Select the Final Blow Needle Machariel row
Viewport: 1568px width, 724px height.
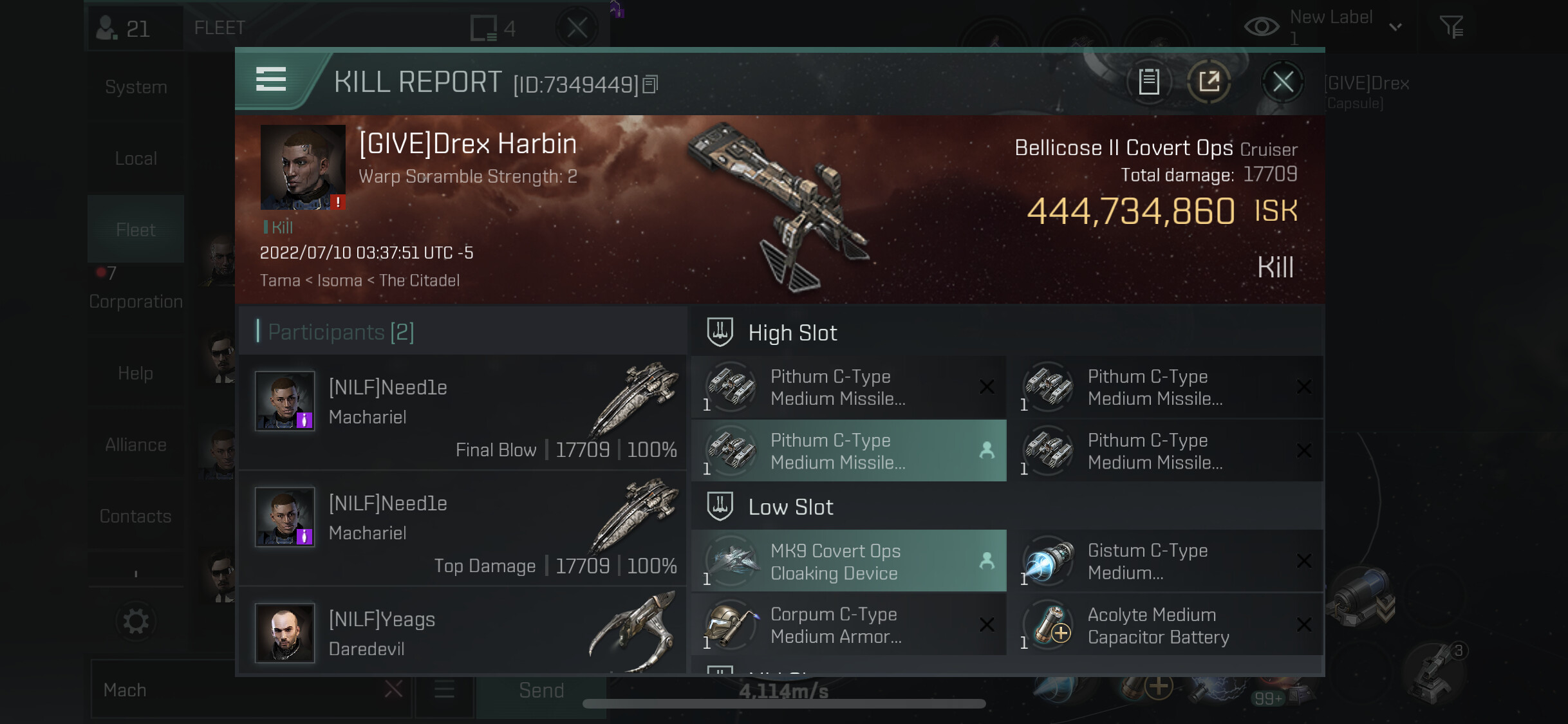(462, 413)
